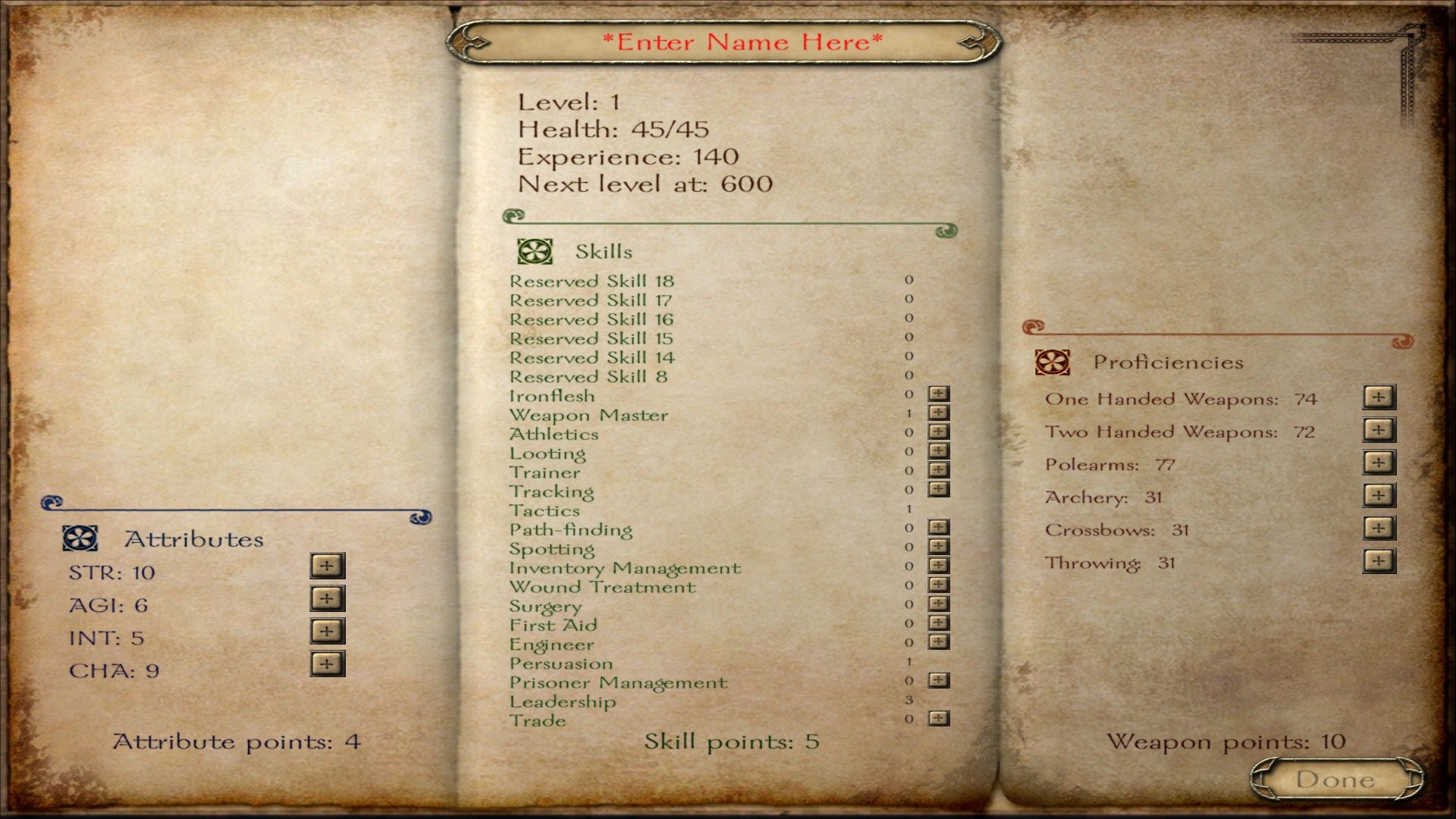Click the name field reading Enter Name Here
Screen dimensions: 1456x819
[742, 42]
